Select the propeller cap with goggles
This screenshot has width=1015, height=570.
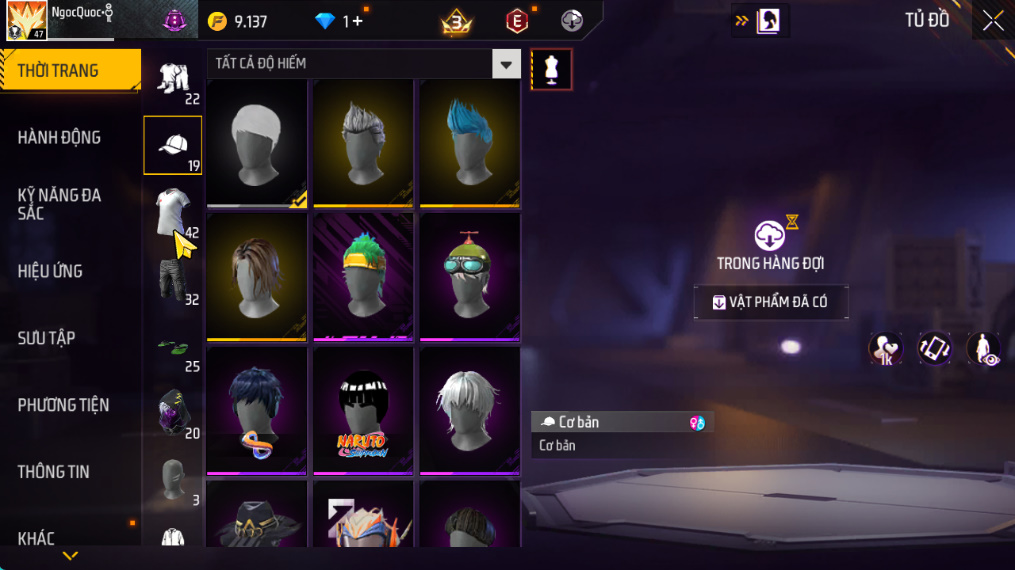(469, 276)
